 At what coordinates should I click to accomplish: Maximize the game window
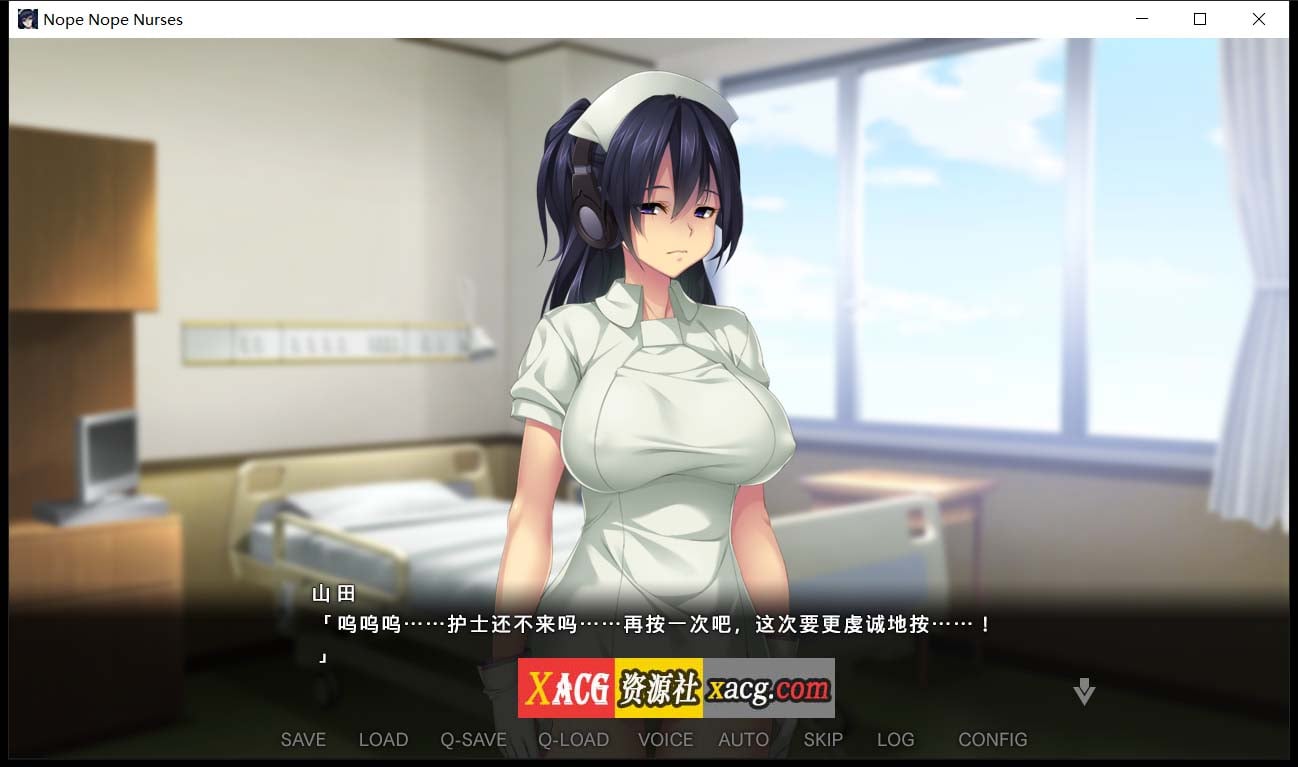tap(1199, 19)
